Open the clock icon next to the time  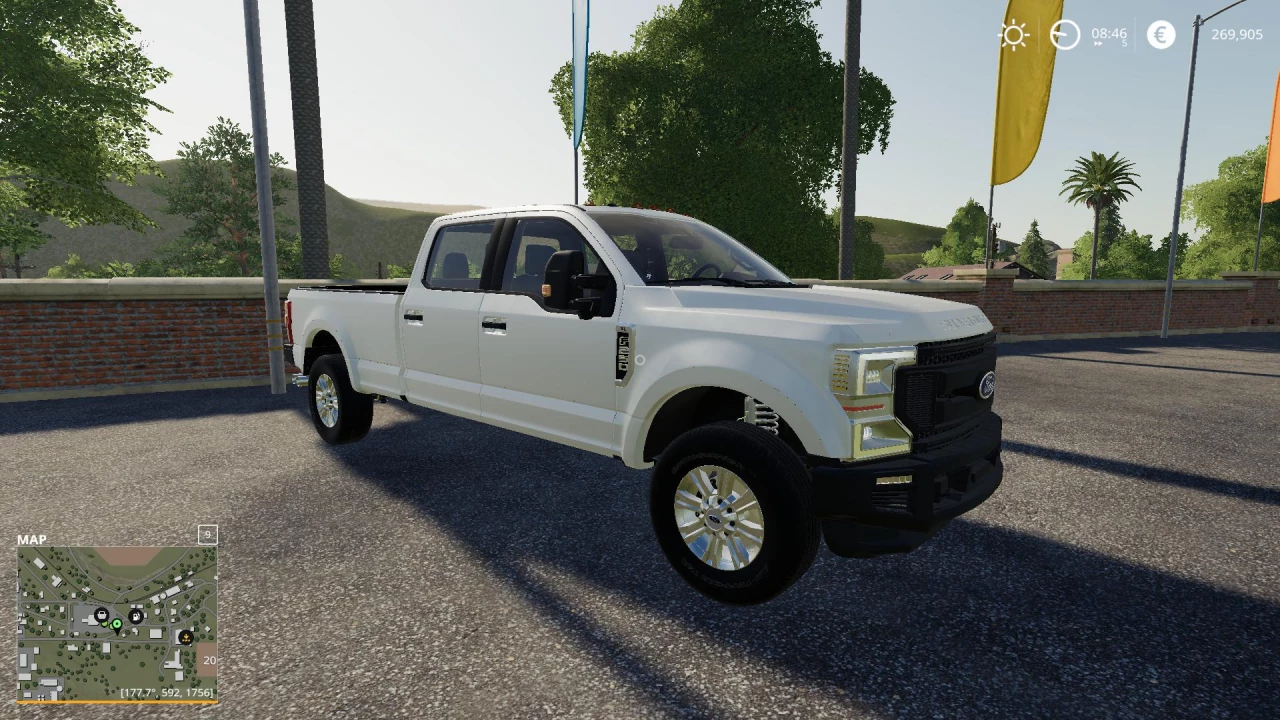tap(1065, 33)
